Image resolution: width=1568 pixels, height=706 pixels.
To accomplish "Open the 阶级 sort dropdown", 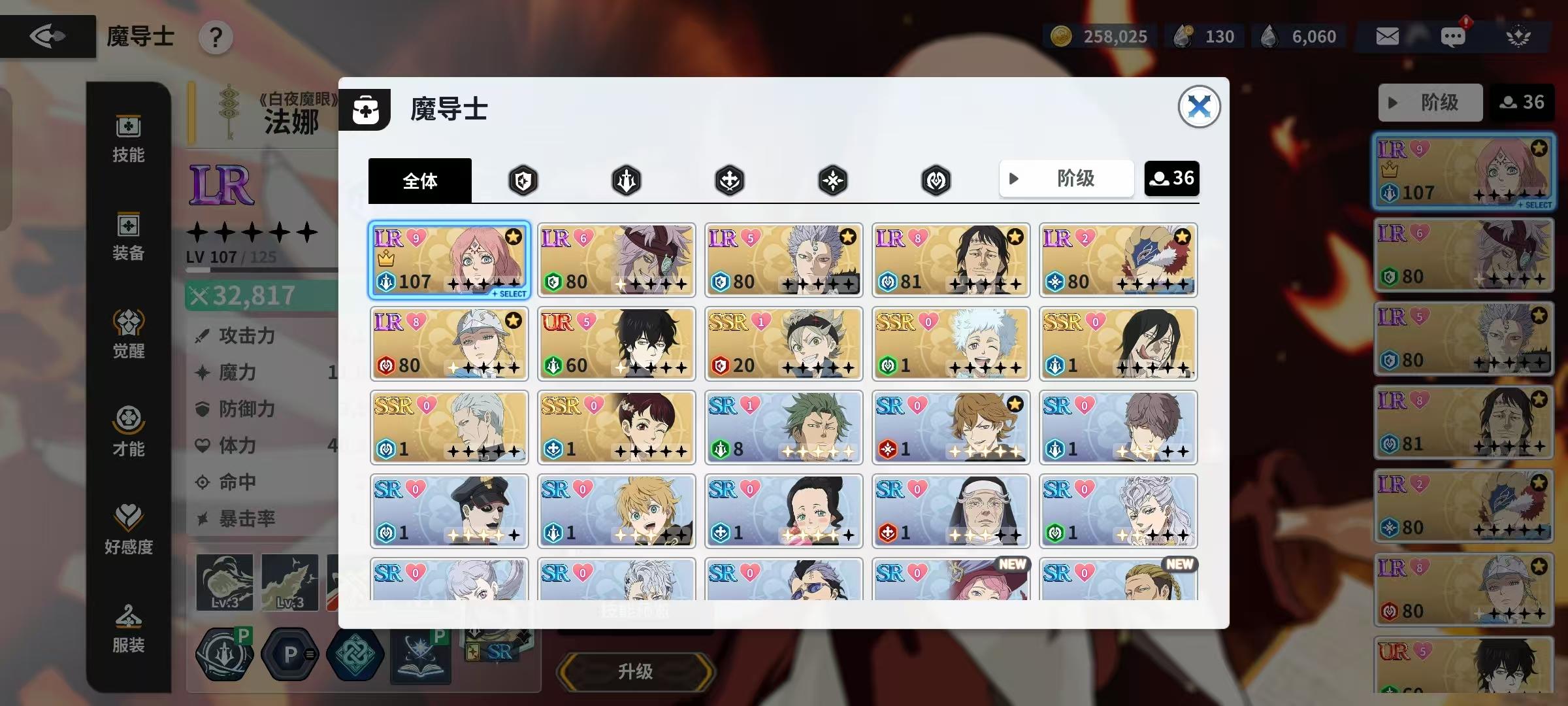I will click(x=1066, y=178).
